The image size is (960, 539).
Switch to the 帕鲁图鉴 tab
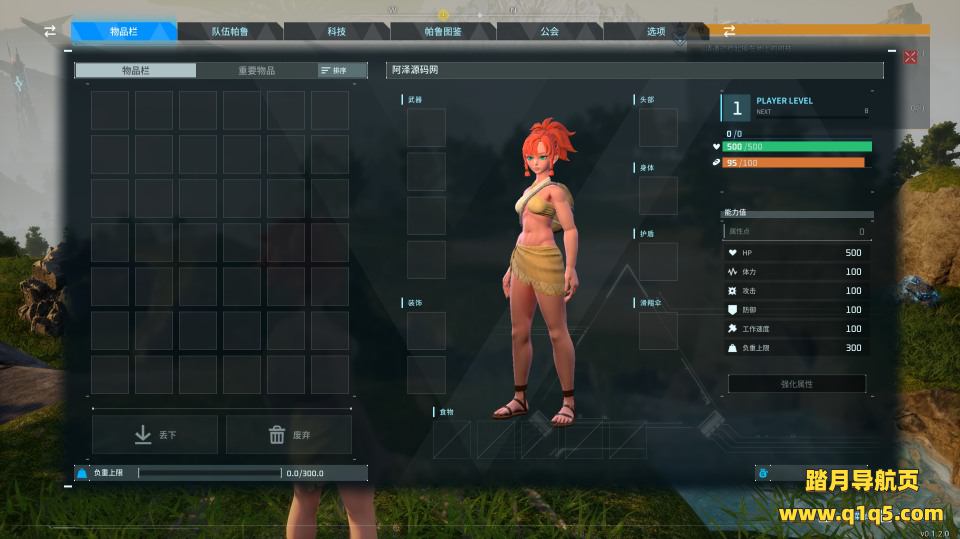point(443,32)
